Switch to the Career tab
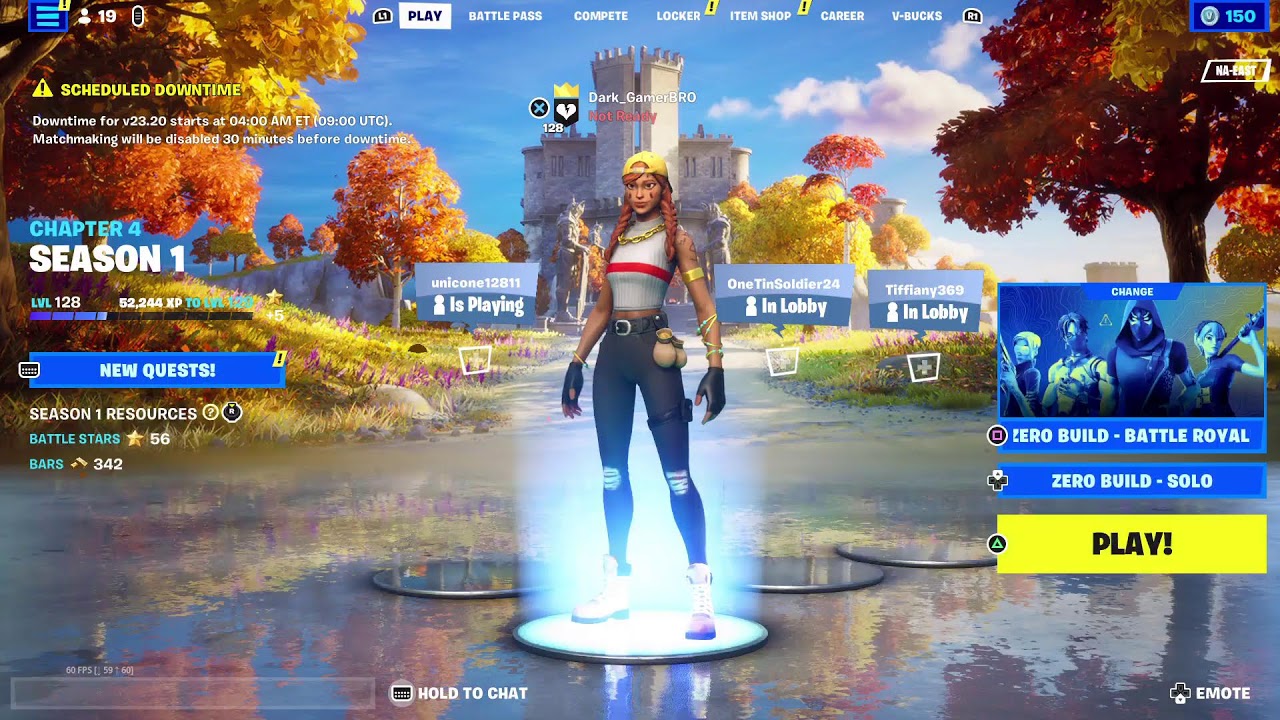The height and width of the screenshot is (720, 1280). pyautogui.click(x=842, y=16)
